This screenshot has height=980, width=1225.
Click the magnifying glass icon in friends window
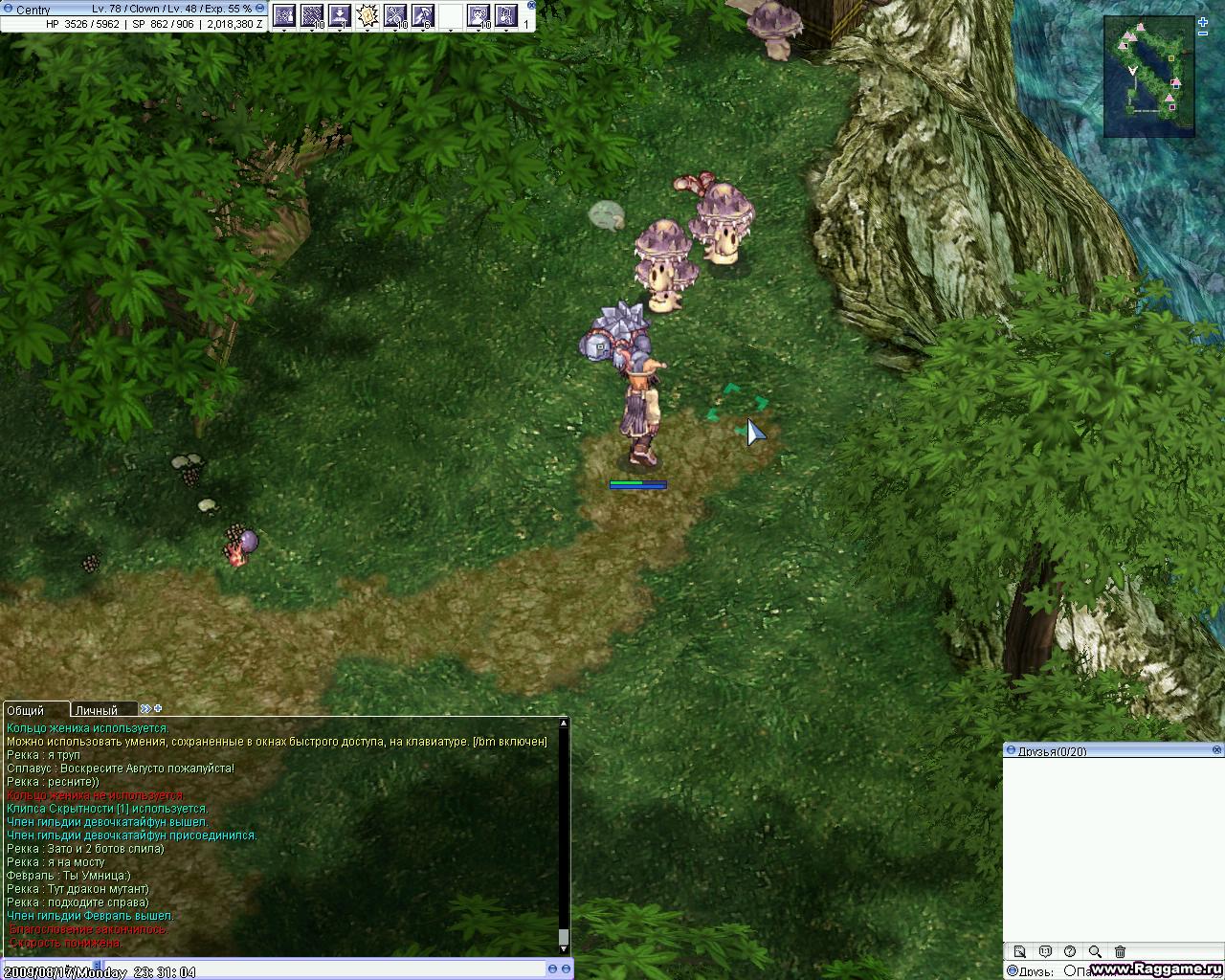(1095, 951)
